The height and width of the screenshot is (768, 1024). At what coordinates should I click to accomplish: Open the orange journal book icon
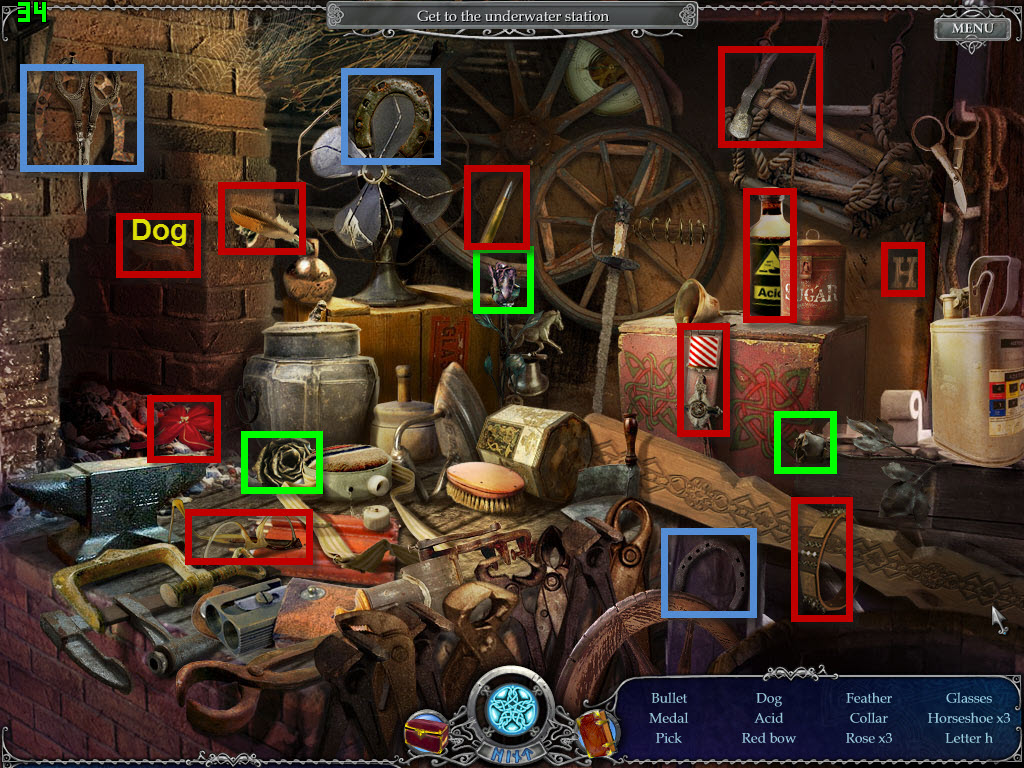point(597,733)
